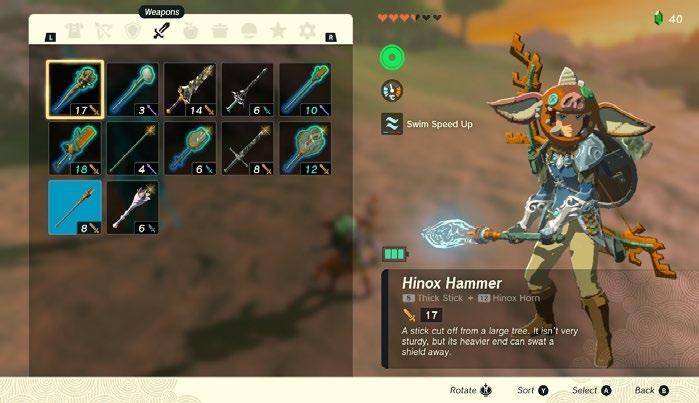
Task: Switch to the Shields tab
Action: [x=131, y=31]
